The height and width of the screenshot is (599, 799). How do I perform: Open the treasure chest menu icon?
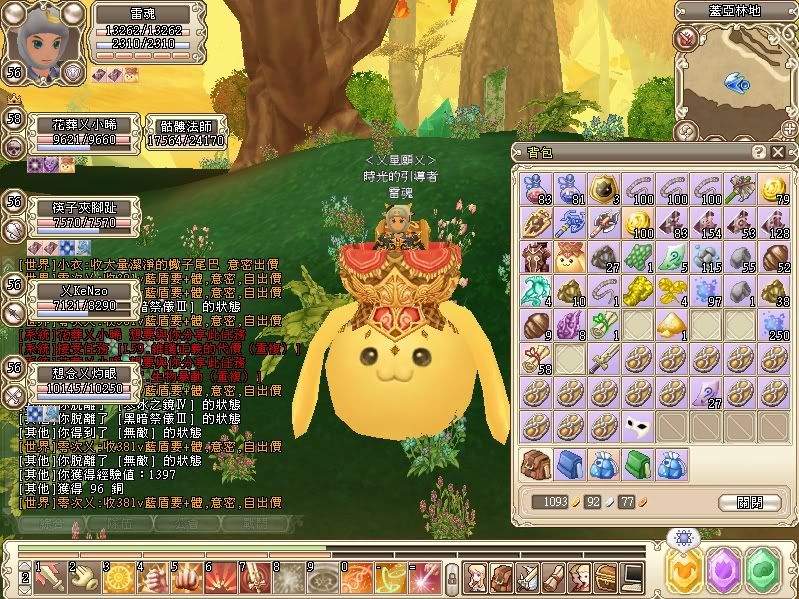click(605, 576)
